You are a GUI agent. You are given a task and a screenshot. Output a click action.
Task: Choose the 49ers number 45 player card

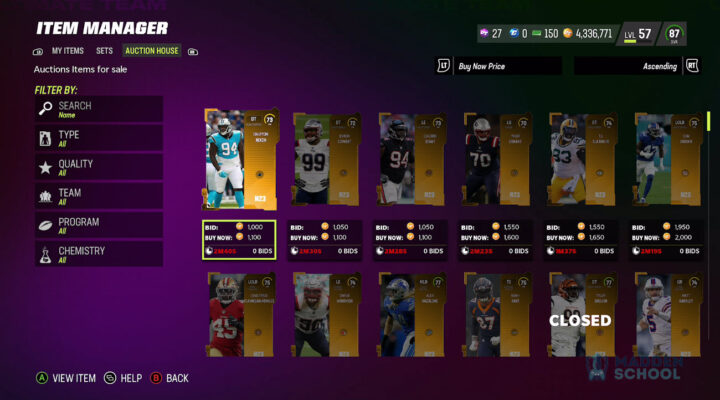[238, 313]
